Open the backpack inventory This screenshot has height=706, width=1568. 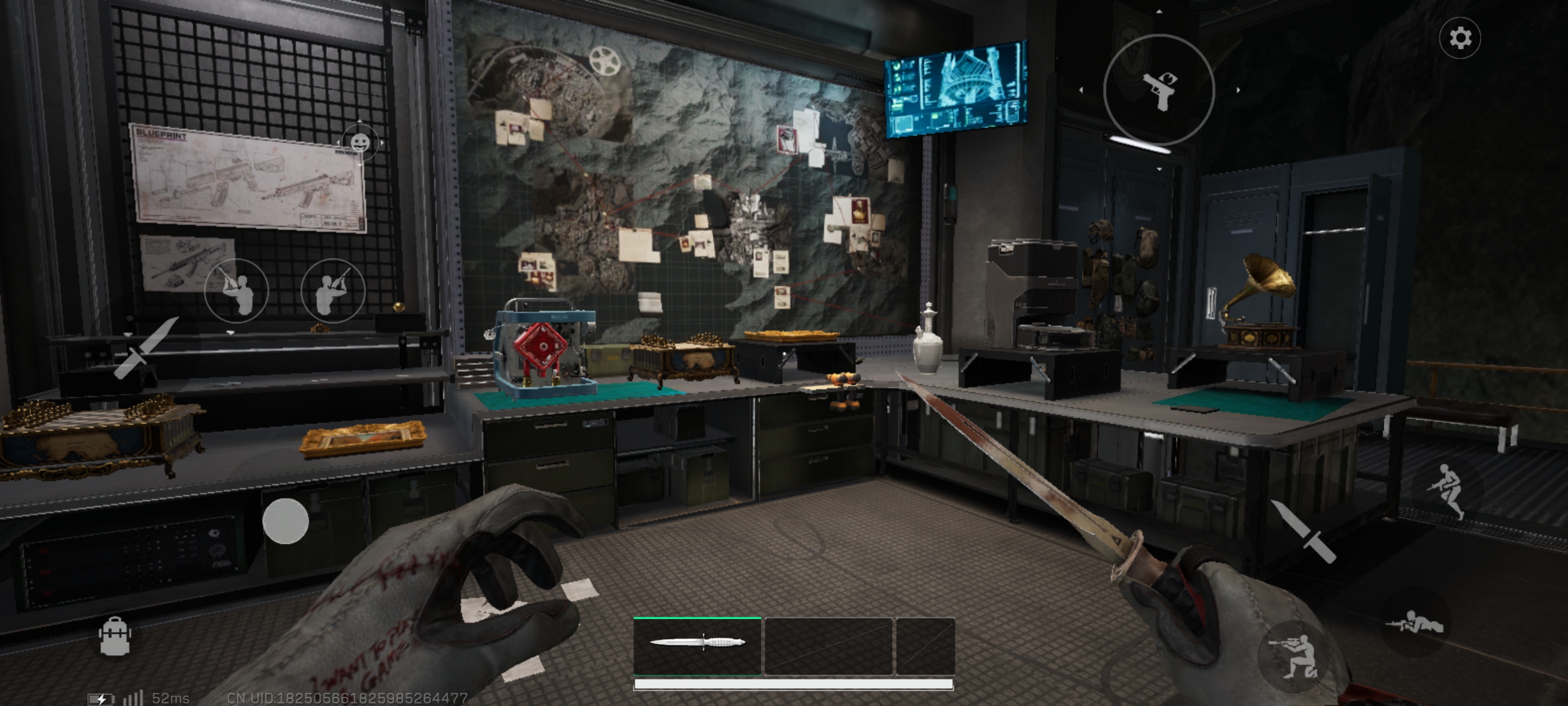click(115, 636)
